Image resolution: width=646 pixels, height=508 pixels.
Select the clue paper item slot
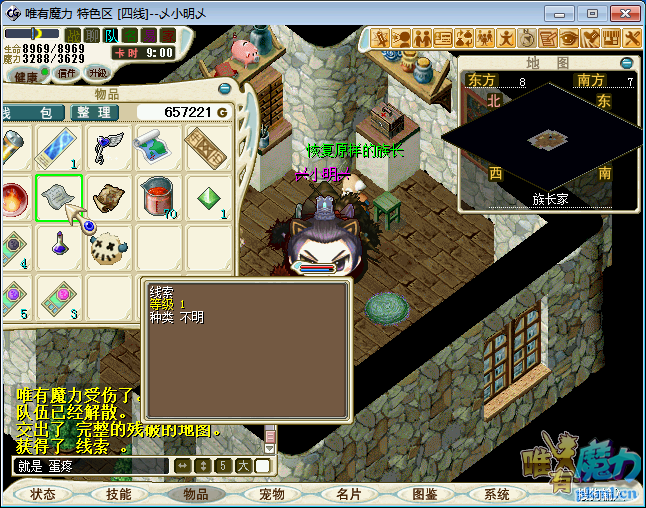coord(59,197)
